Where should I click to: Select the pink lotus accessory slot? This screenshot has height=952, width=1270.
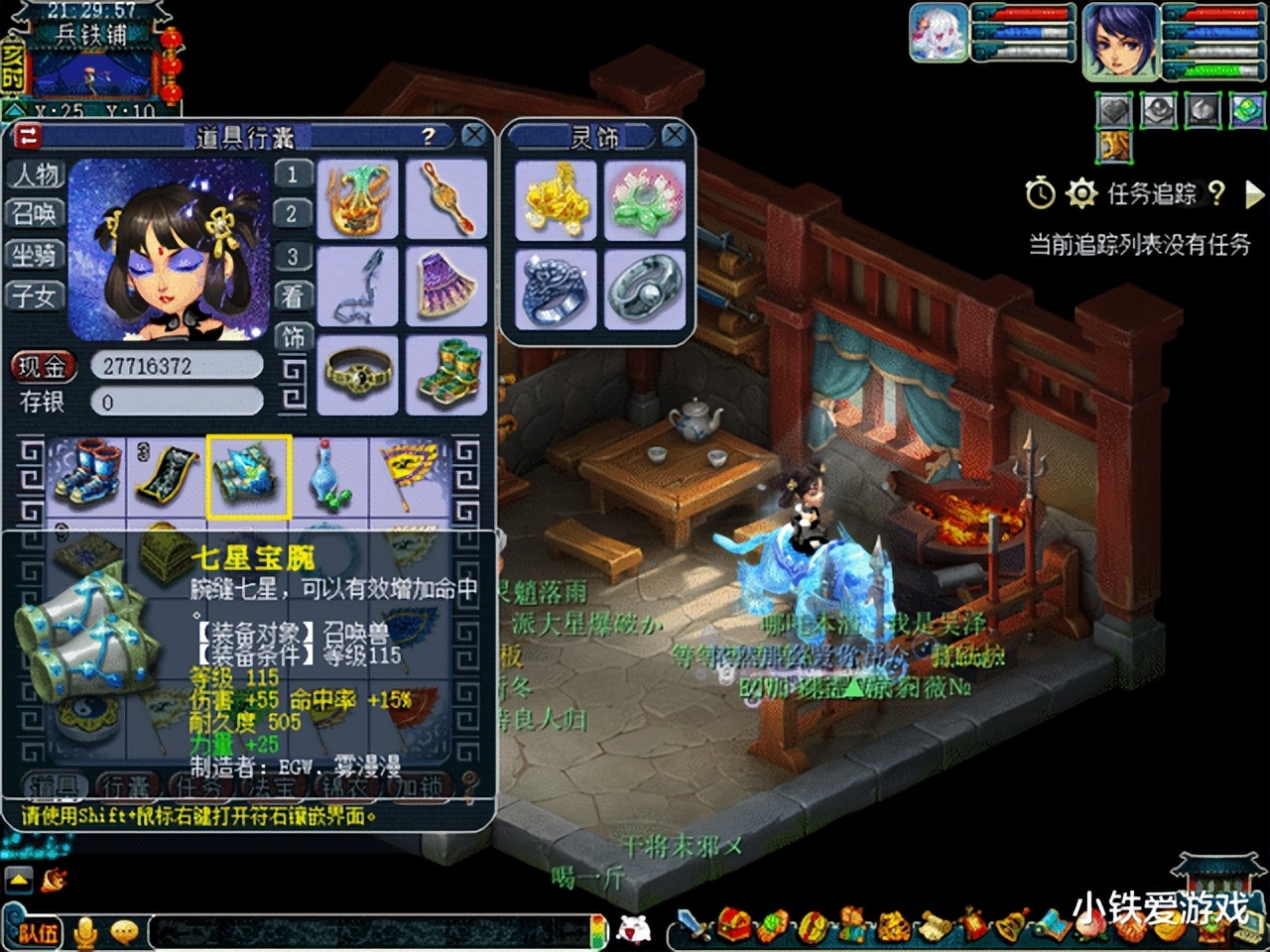[x=645, y=198]
